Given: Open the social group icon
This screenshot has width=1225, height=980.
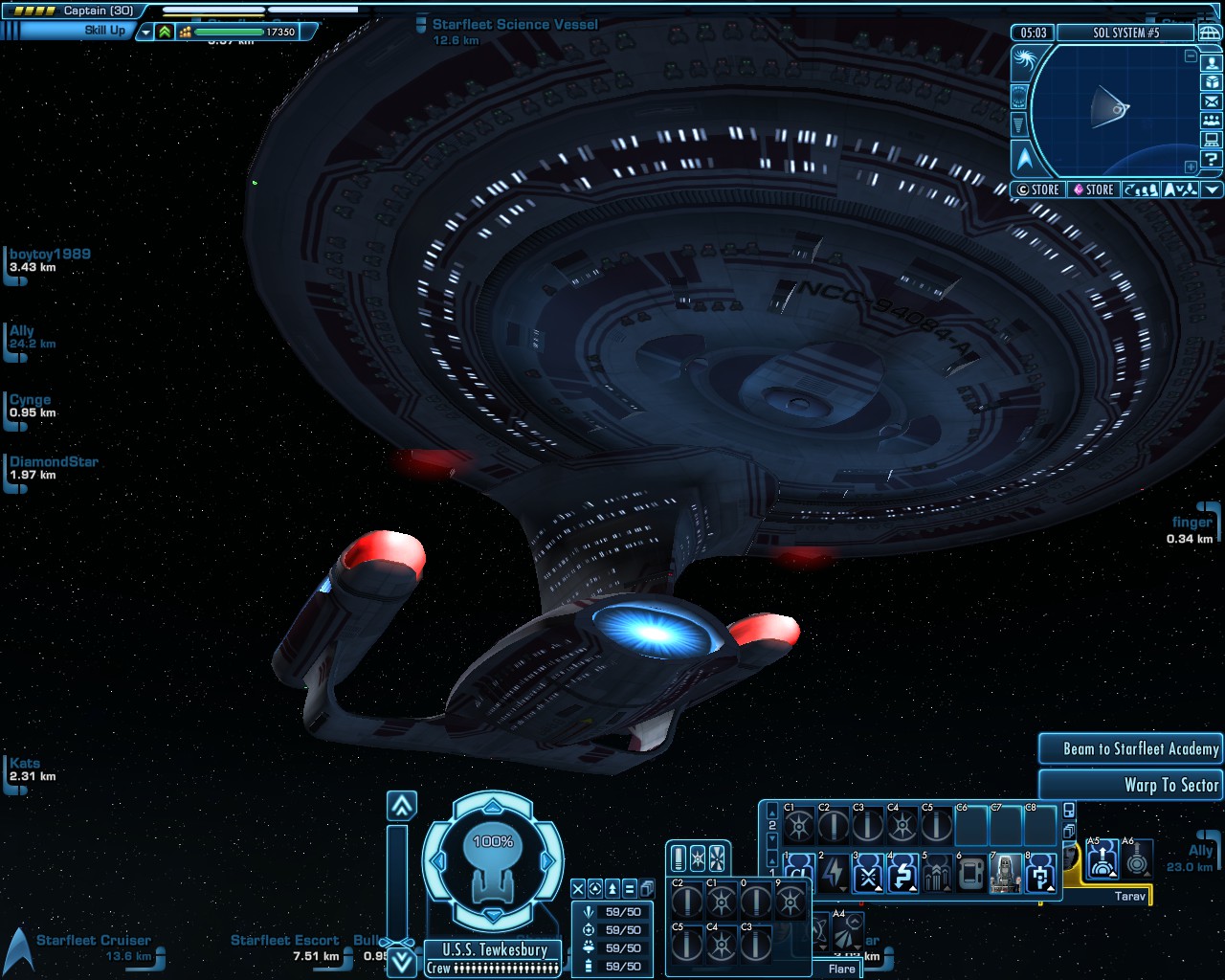Looking at the screenshot, I should click(x=1212, y=121).
